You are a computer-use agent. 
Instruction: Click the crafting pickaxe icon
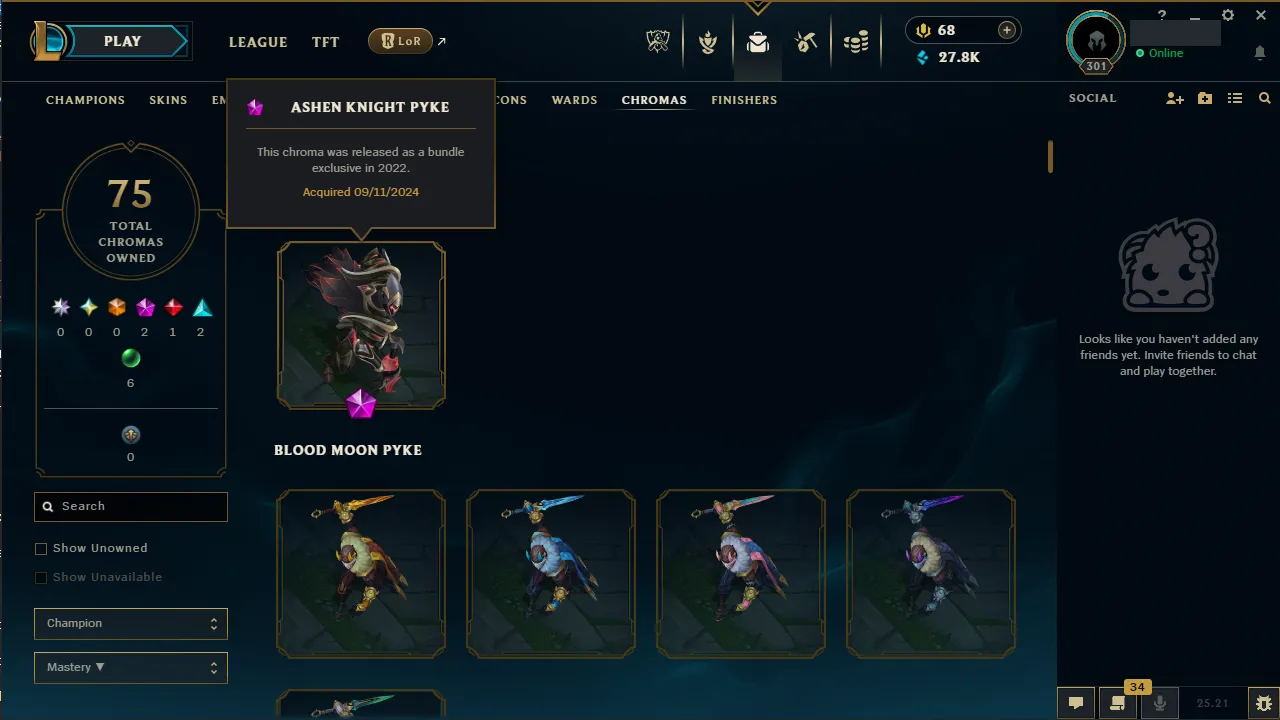[806, 42]
